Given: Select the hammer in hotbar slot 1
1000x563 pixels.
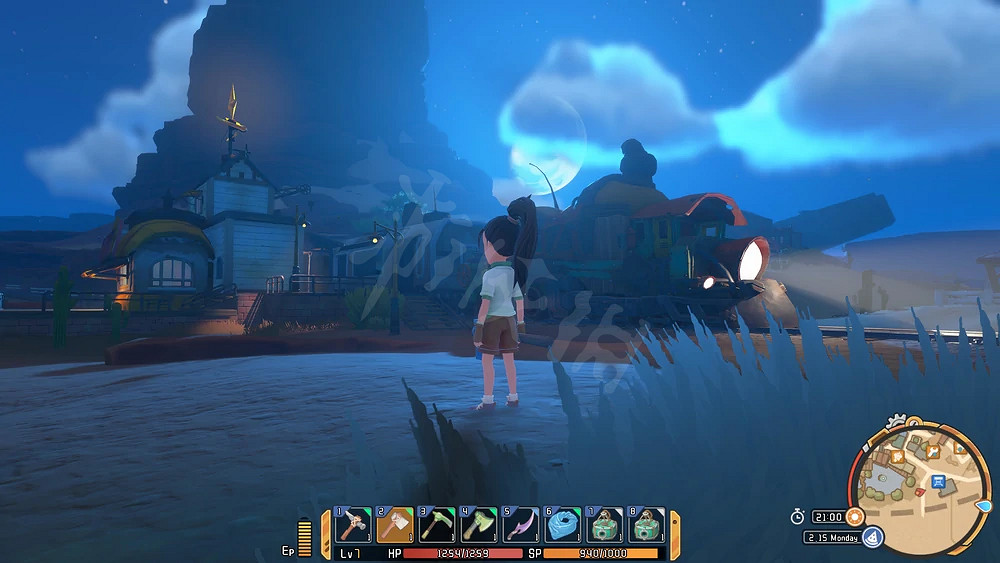Looking at the screenshot, I should pyautogui.click(x=352, y=524).
